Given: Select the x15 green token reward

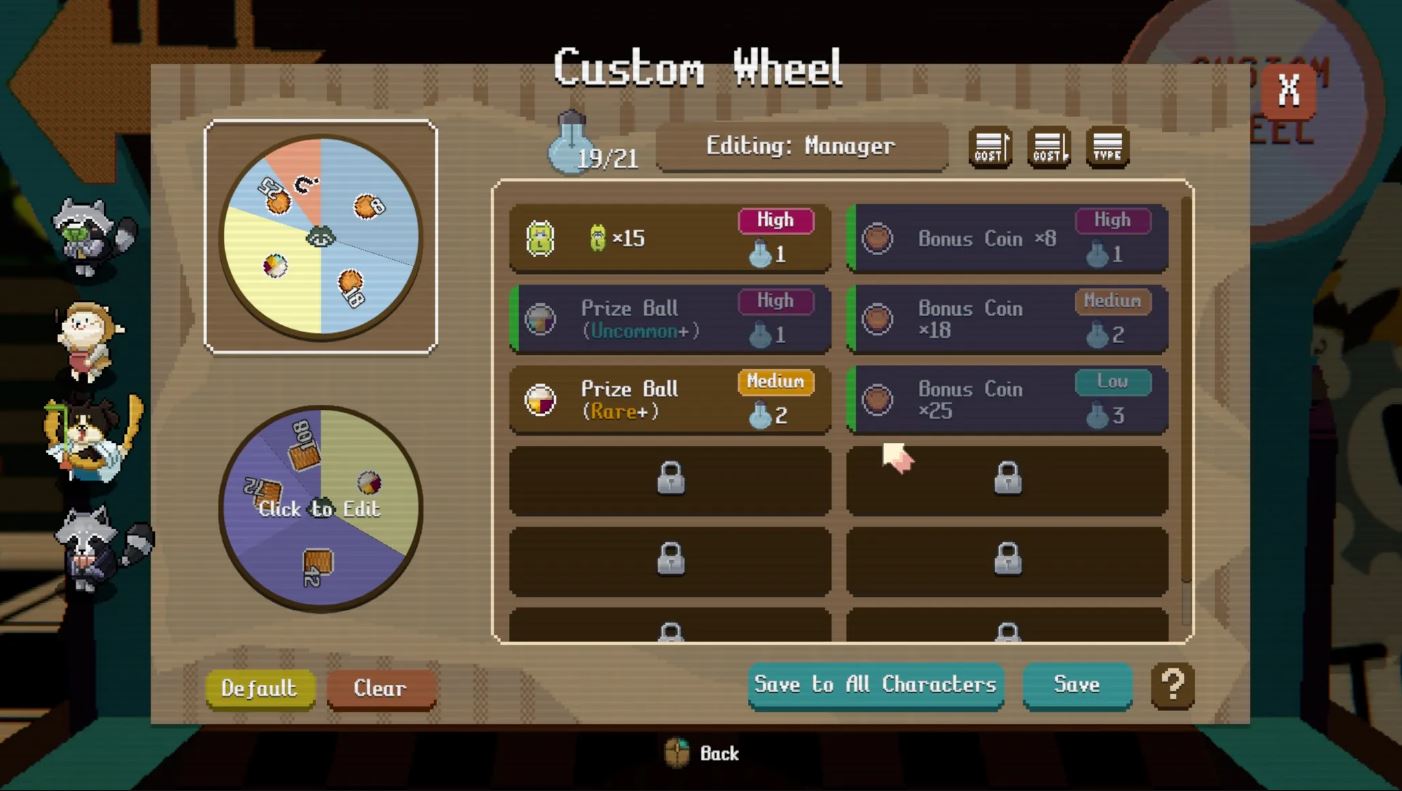Looking at the screenshot, I should tap(669, 239).
